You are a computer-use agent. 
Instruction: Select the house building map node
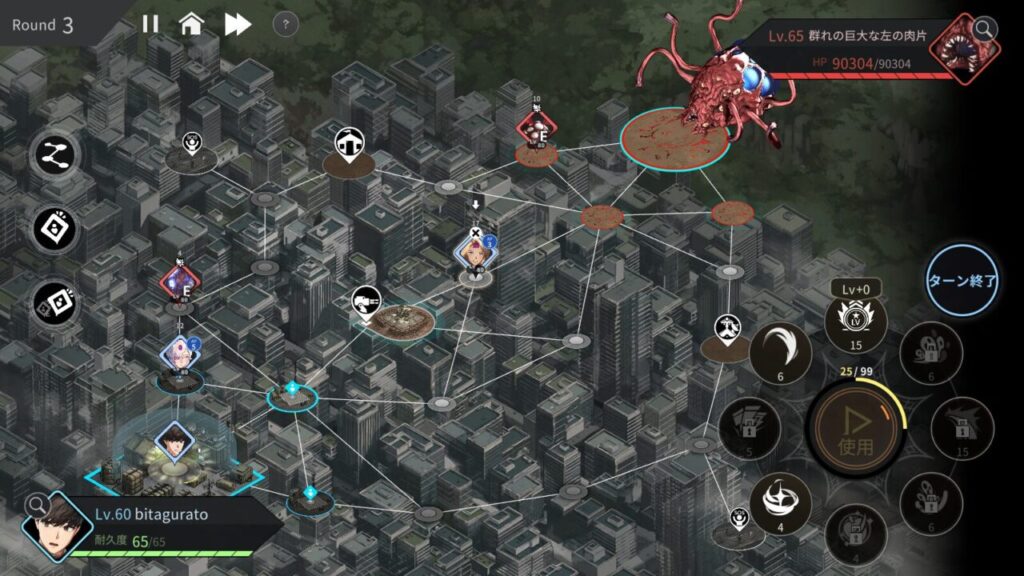348,143
